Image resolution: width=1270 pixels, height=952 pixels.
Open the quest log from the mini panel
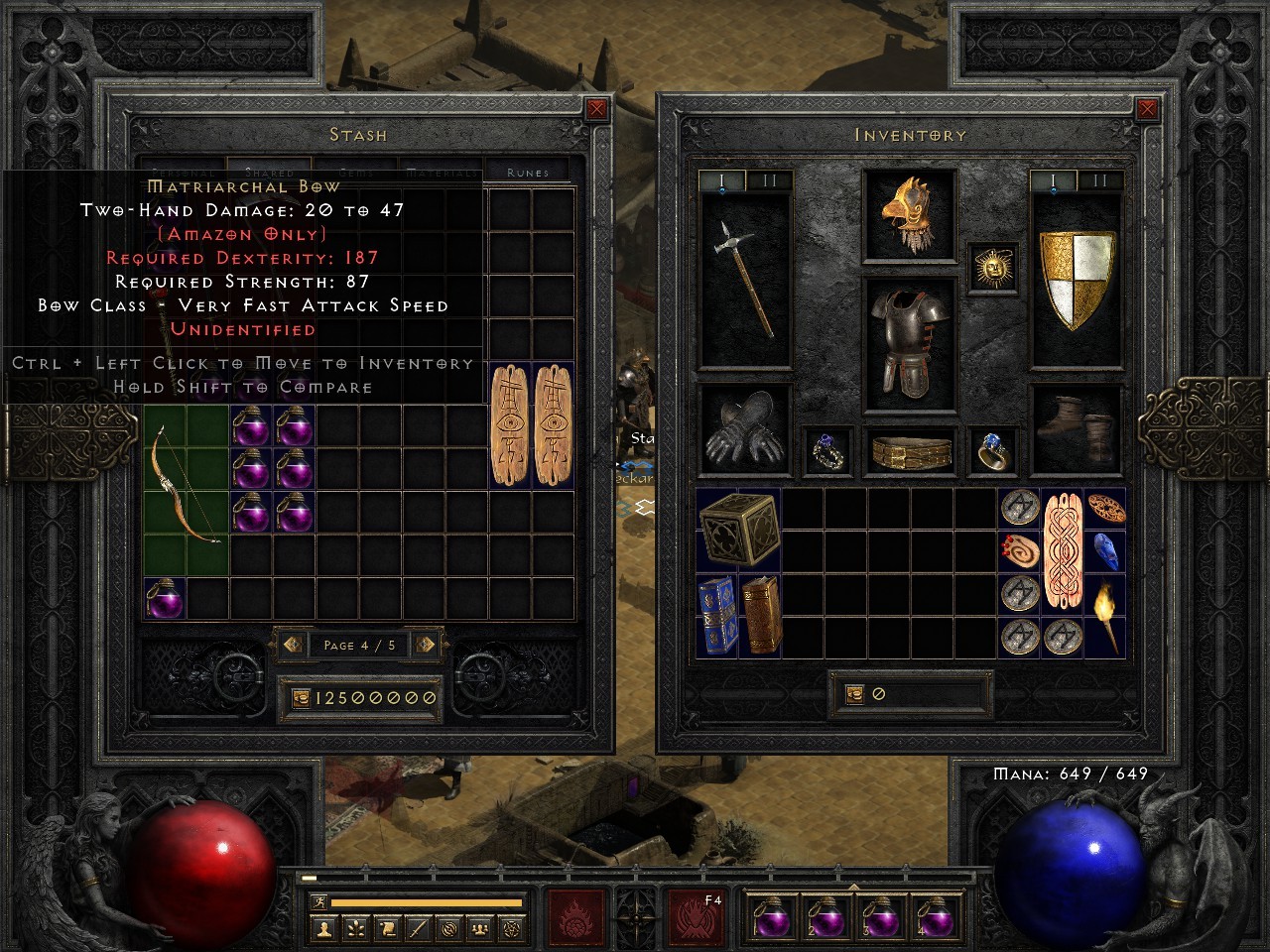point(387,928)
